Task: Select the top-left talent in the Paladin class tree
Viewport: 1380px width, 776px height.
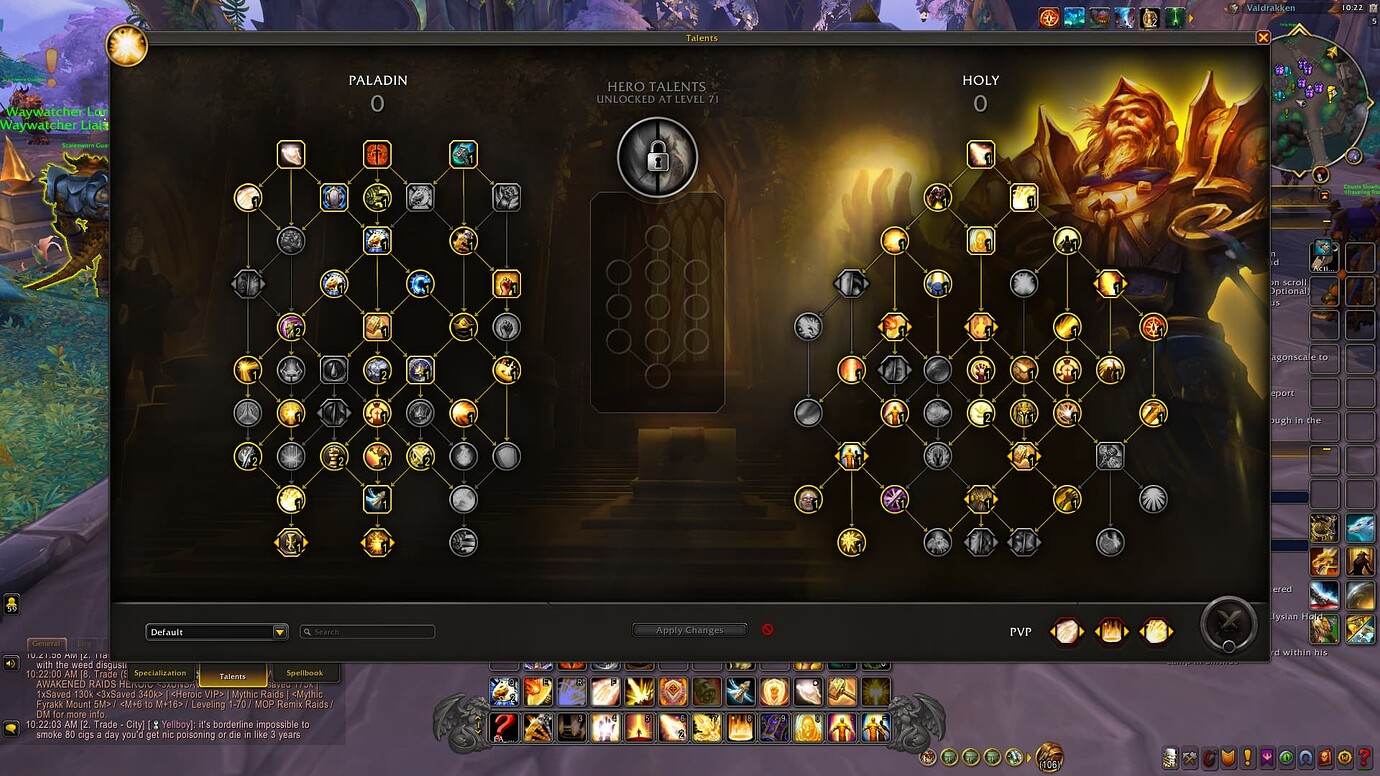Action: pos(290,153)
